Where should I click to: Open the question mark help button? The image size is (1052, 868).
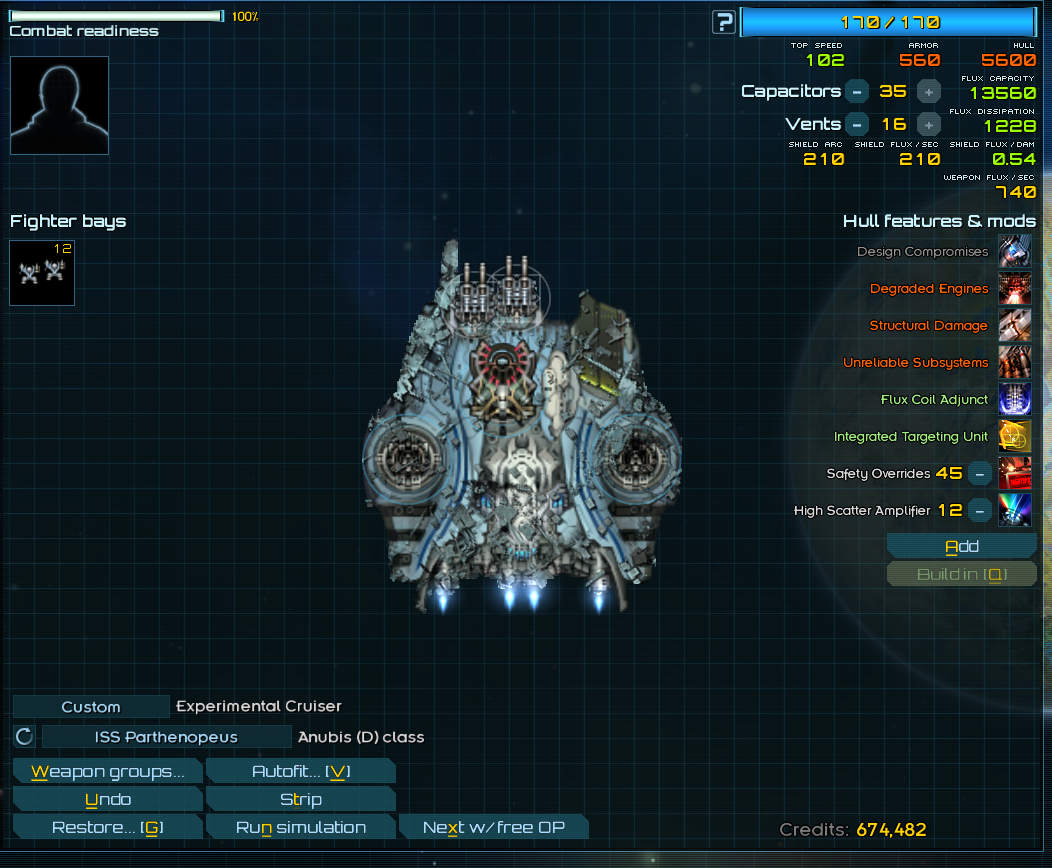724,21
